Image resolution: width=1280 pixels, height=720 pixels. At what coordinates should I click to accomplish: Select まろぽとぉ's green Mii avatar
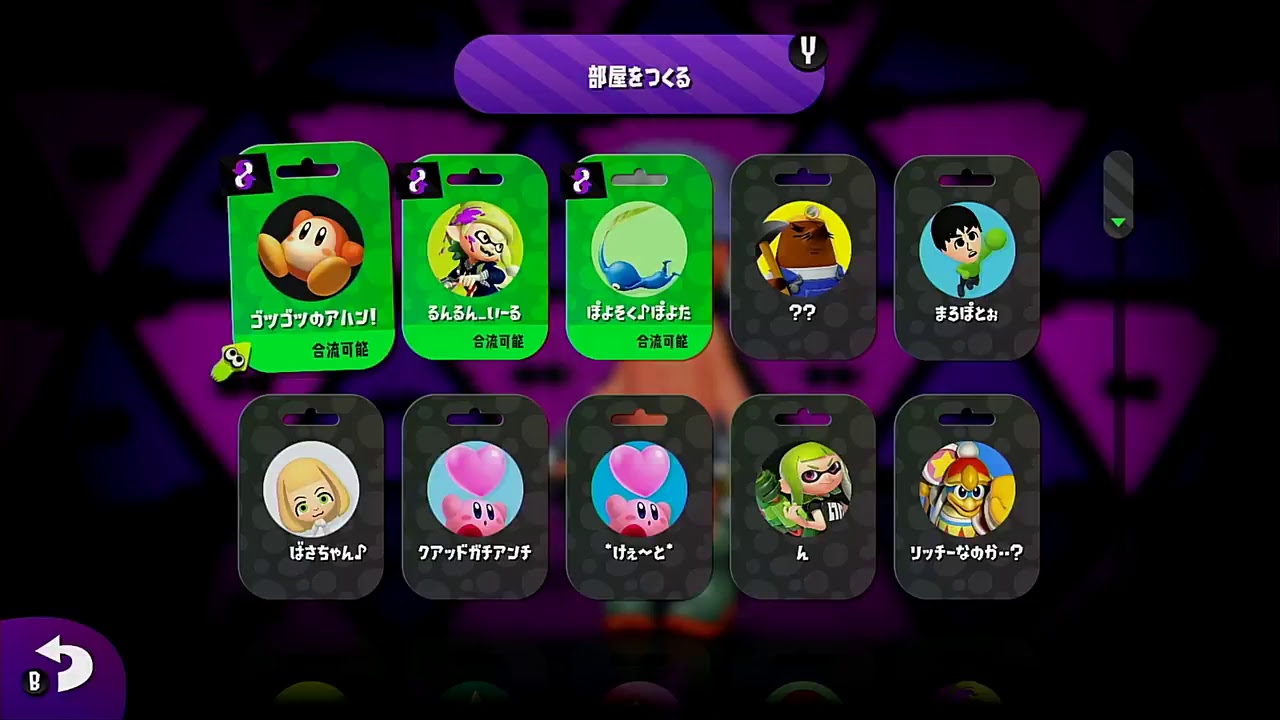966,247
